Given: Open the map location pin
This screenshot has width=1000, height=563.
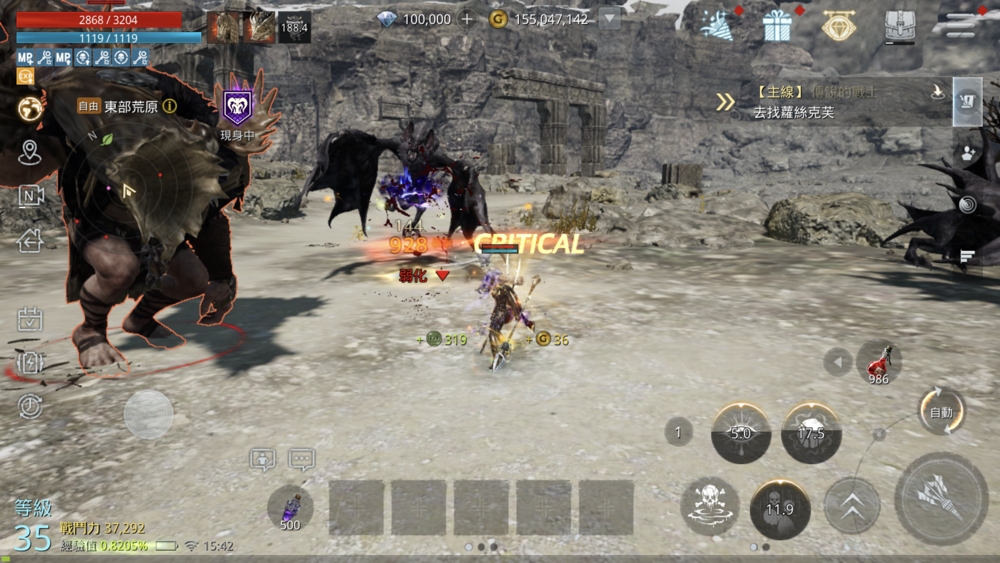Looking at the screenshot, I should click(30, 152).
